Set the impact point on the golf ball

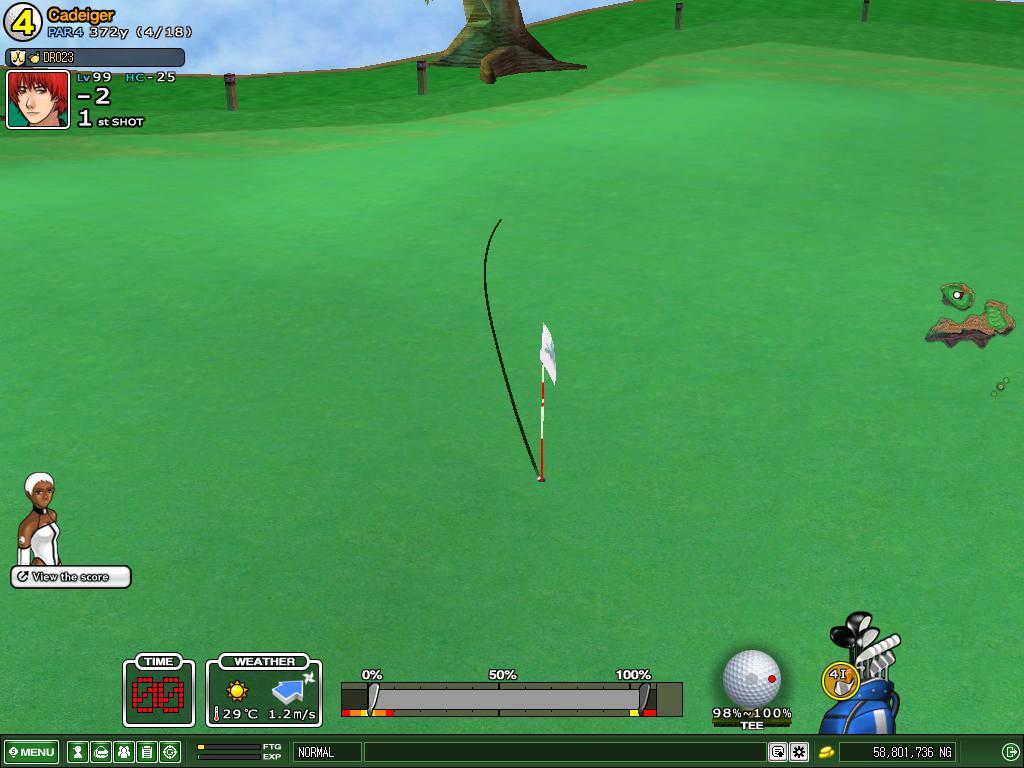(x=752, y=678)
